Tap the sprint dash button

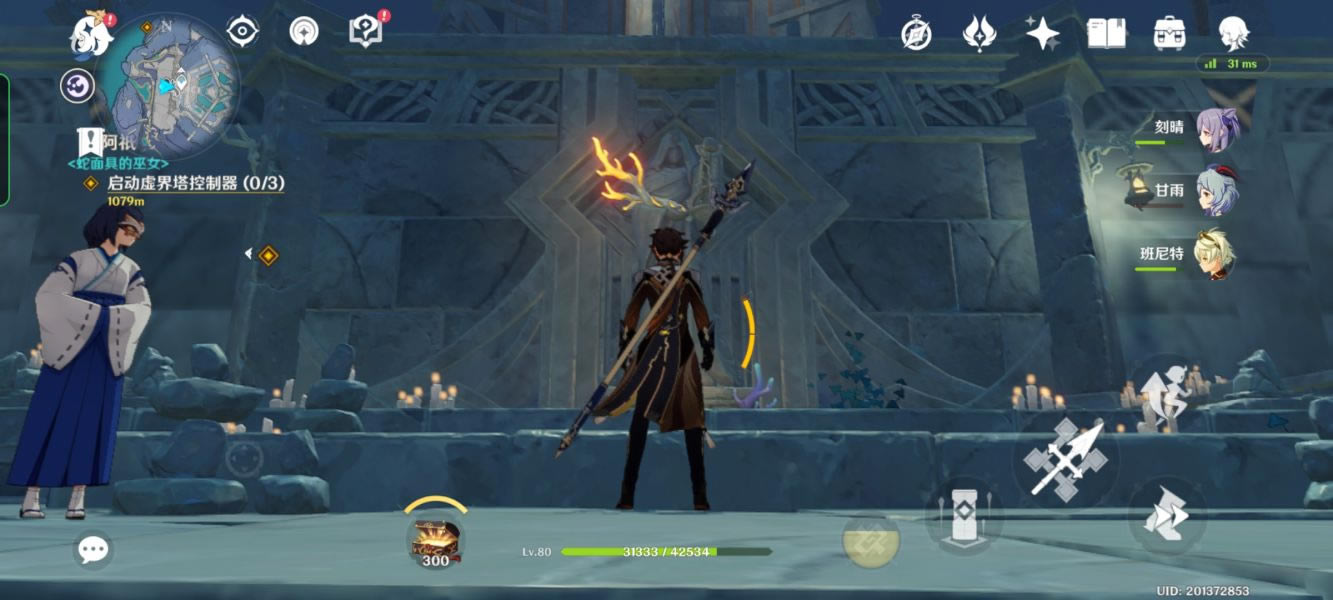click(1166, 516)
